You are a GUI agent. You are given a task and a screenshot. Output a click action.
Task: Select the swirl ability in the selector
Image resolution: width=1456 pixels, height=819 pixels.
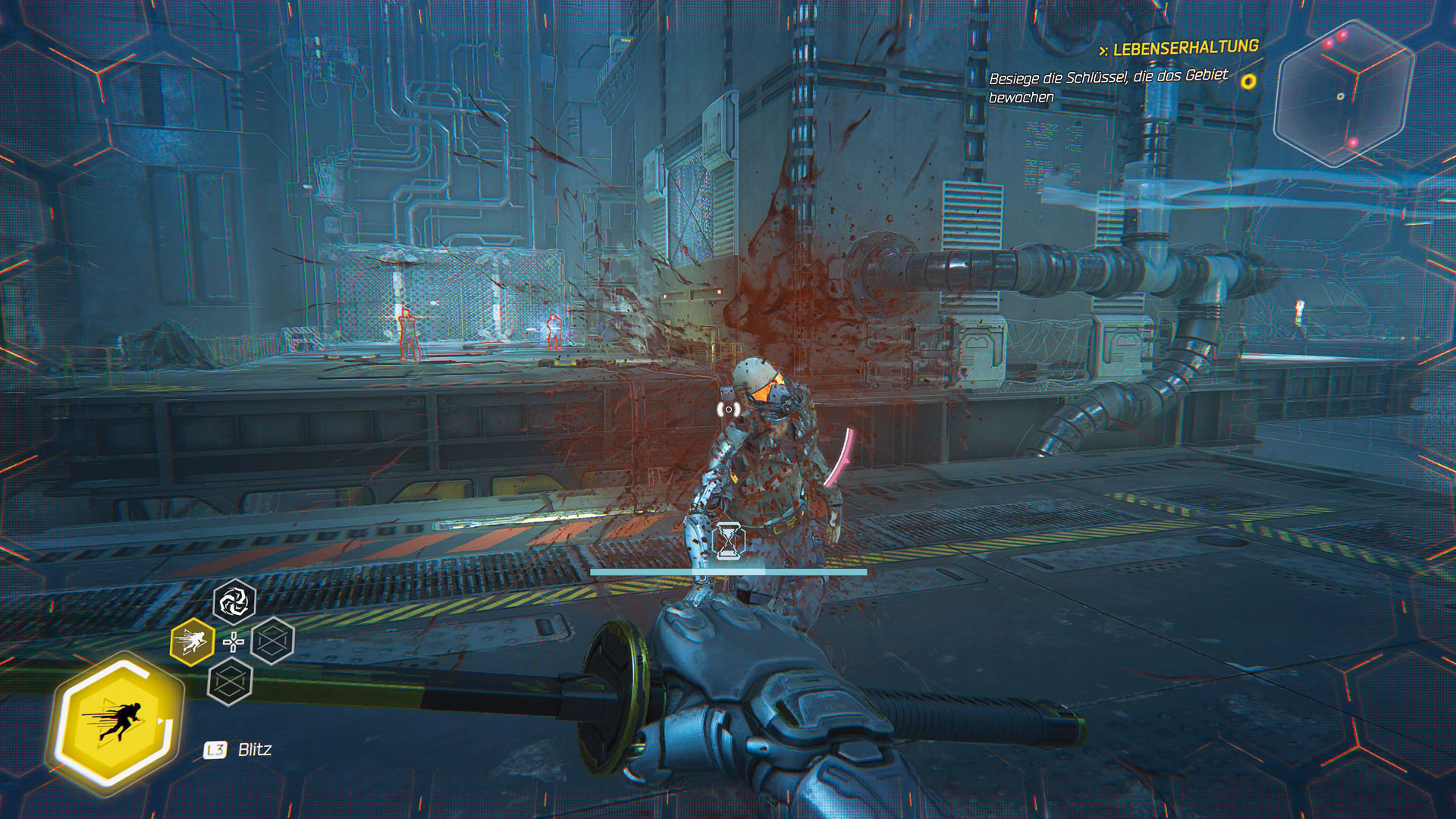[234, 602]
